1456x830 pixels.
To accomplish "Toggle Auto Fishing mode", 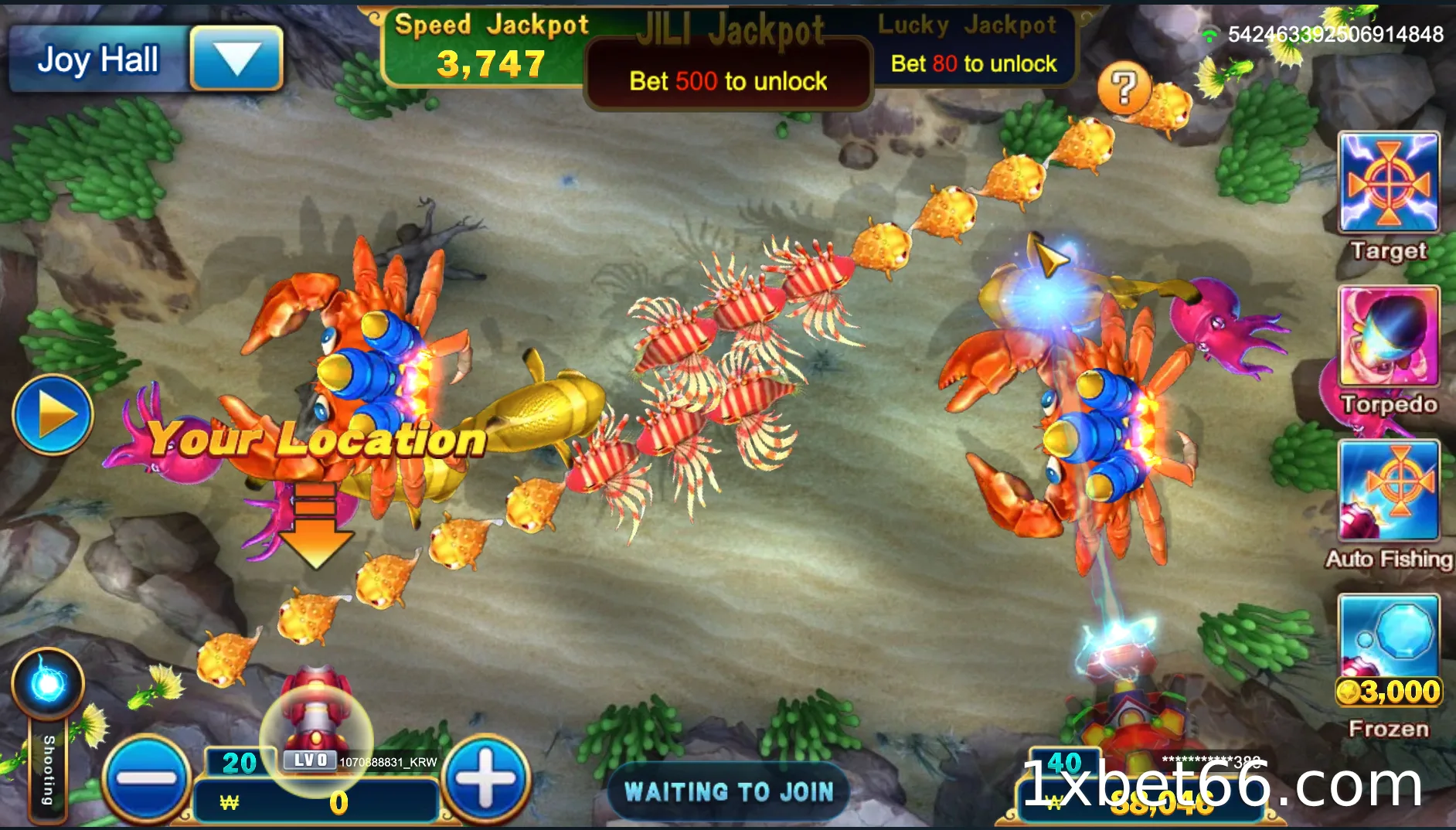I will click(x=1389, y=490).
